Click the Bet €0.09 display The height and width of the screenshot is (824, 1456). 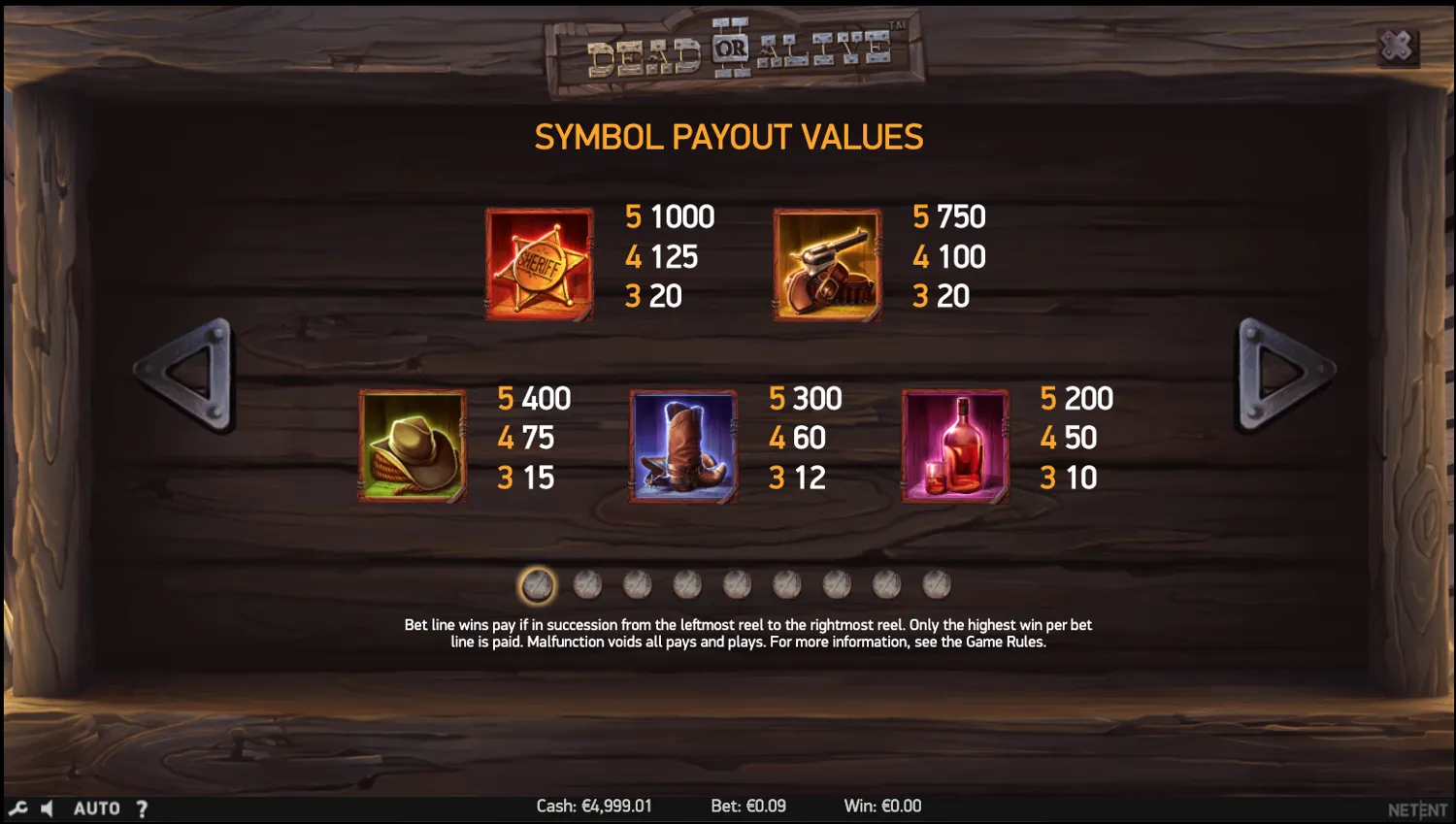click(748, 806)
